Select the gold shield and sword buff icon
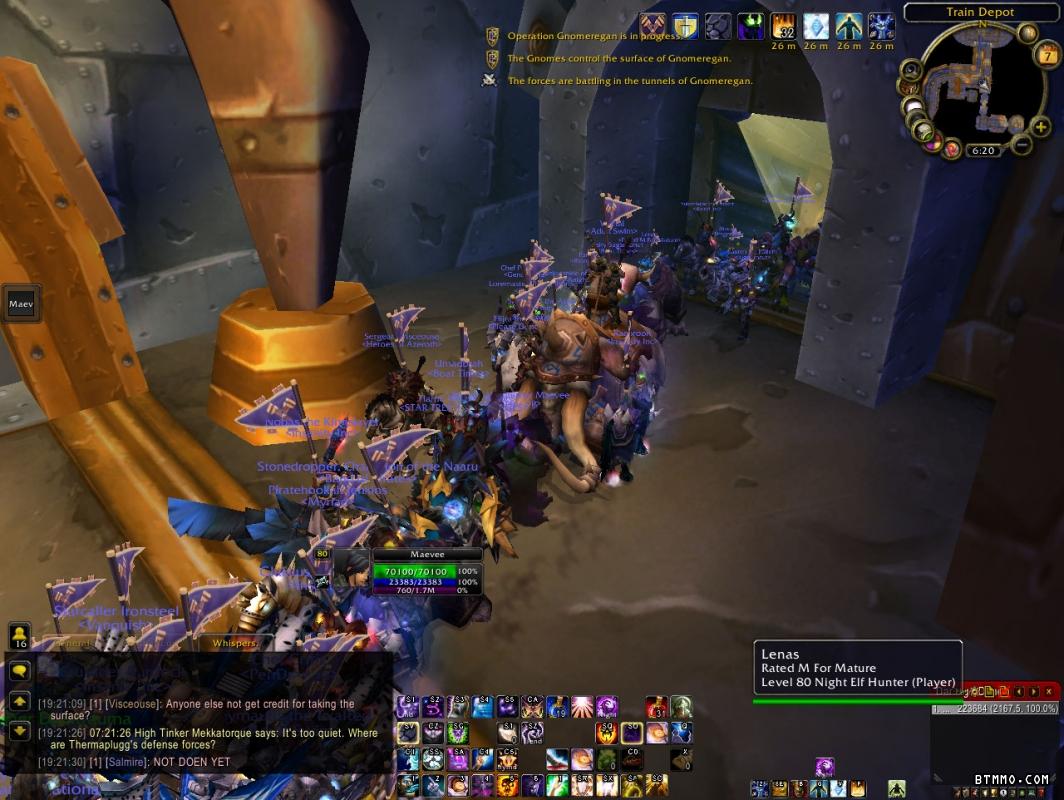 point(685,26)
